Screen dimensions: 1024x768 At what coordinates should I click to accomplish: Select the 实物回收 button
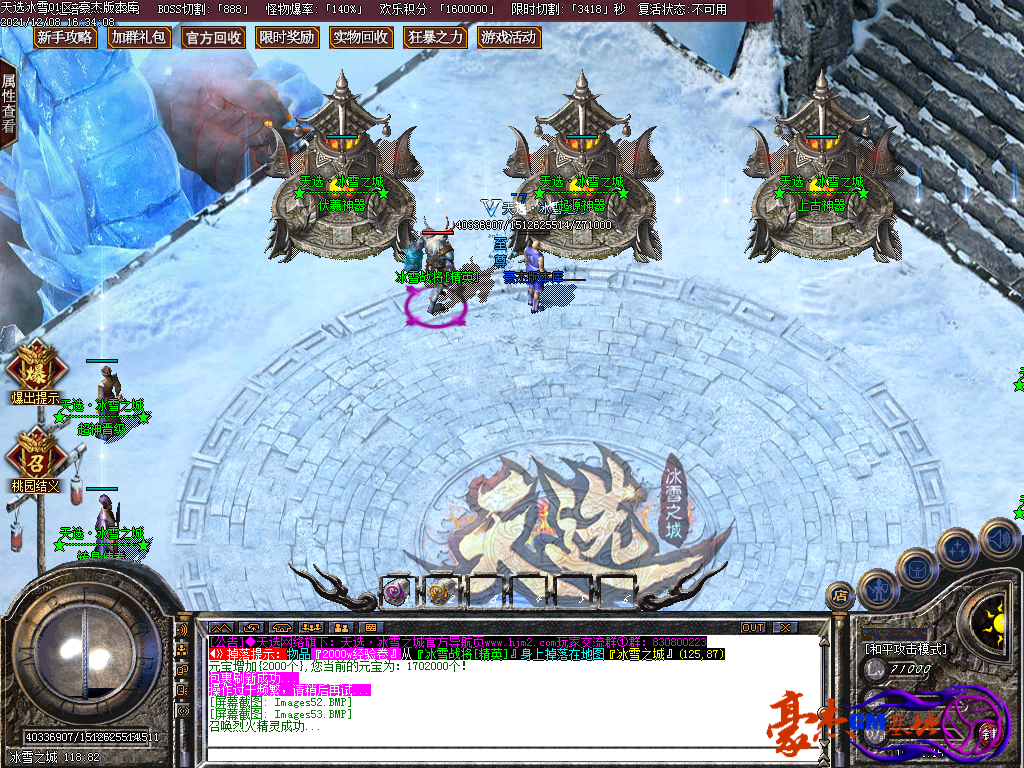click(361, 38)
